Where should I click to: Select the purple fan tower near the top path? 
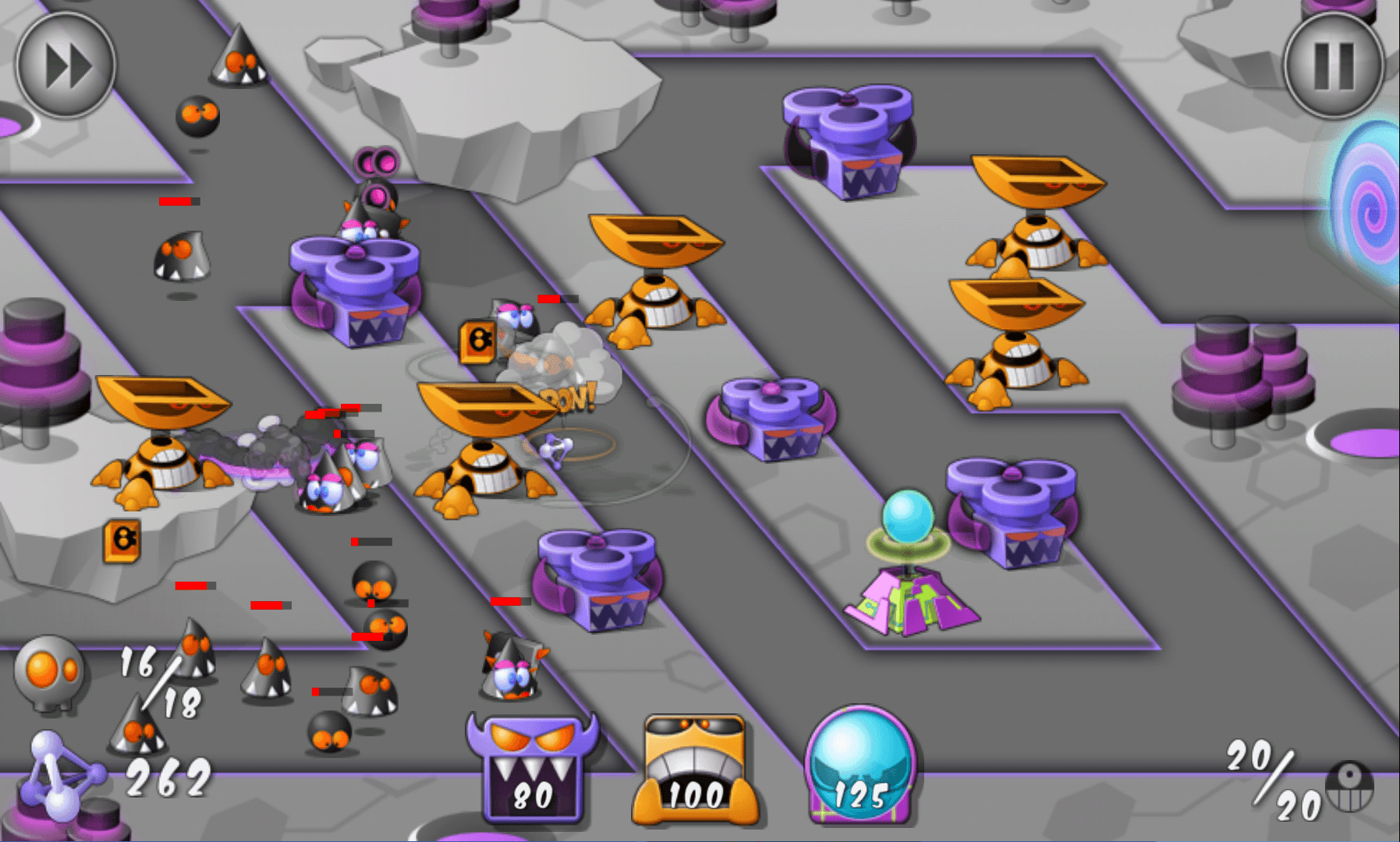(x=846, y=140)
